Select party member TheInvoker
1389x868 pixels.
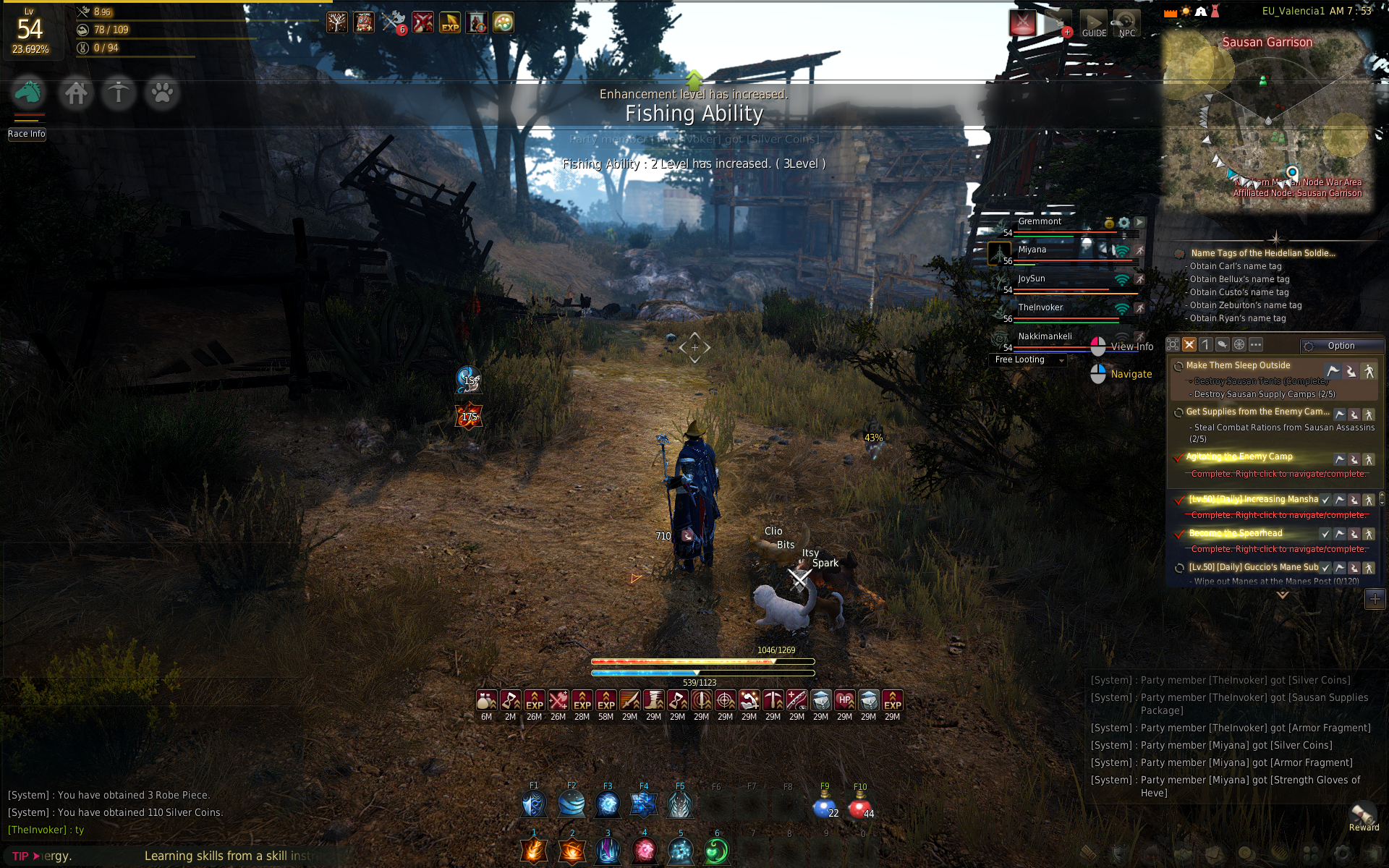(x=1040, y=307)
